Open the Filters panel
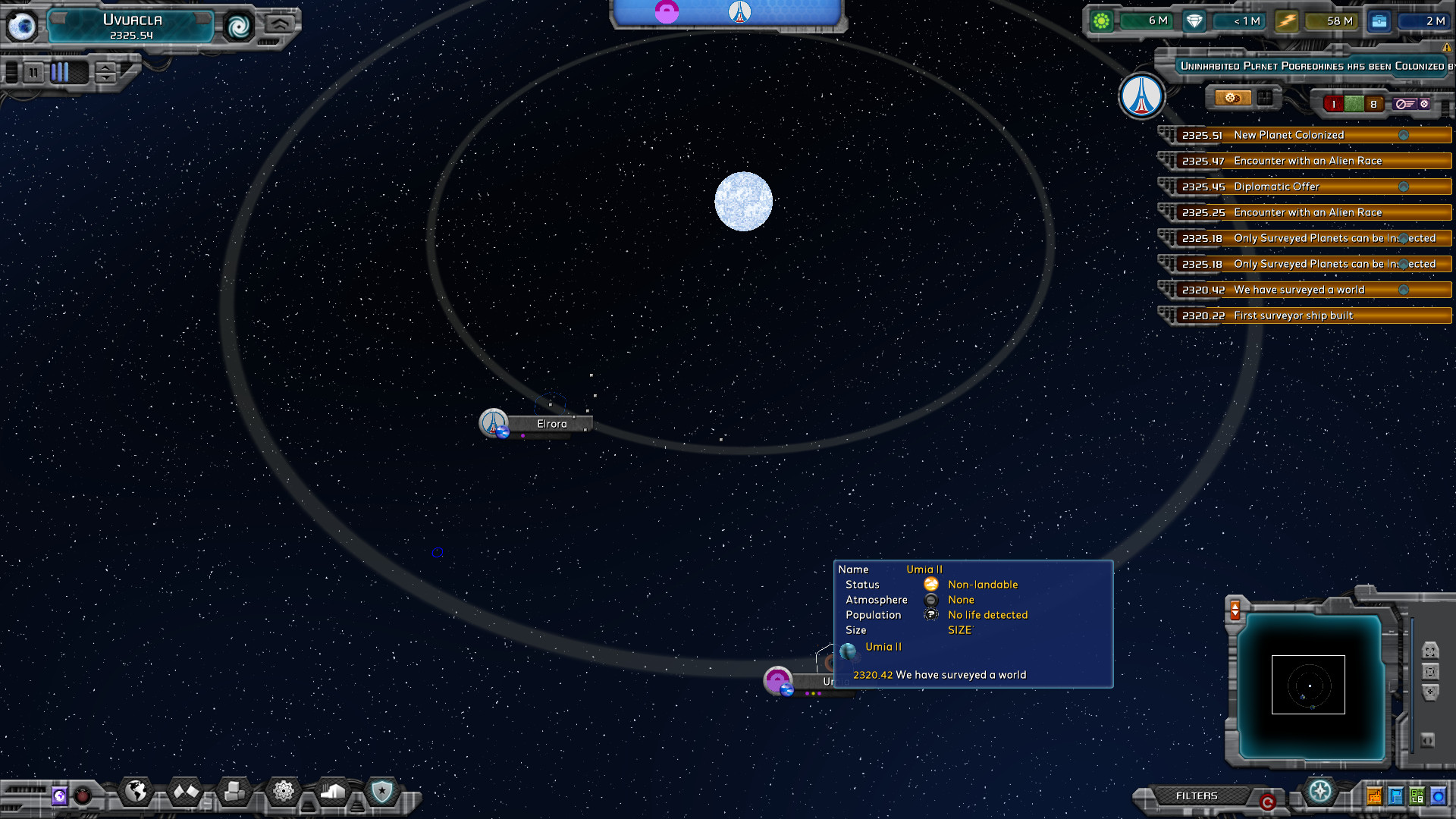Image resolution: width=1456 pixels, height=819 pixels. (1196, 795)
